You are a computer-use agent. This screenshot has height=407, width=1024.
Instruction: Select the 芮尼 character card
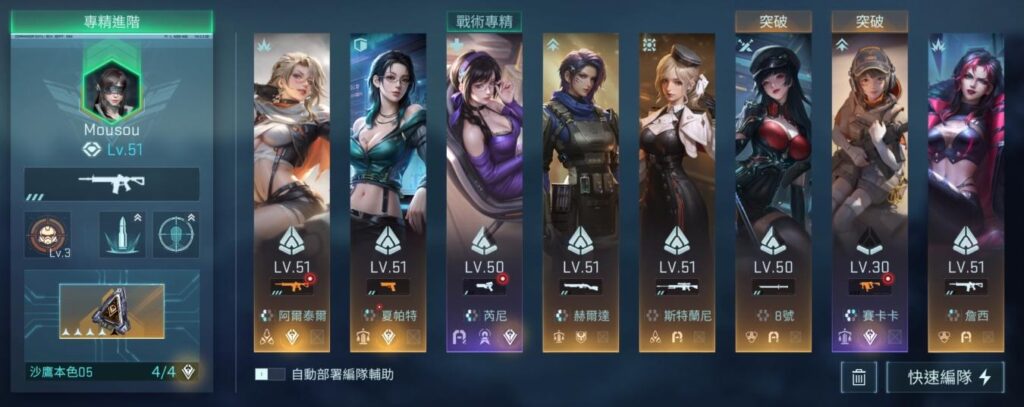(484, 190)
